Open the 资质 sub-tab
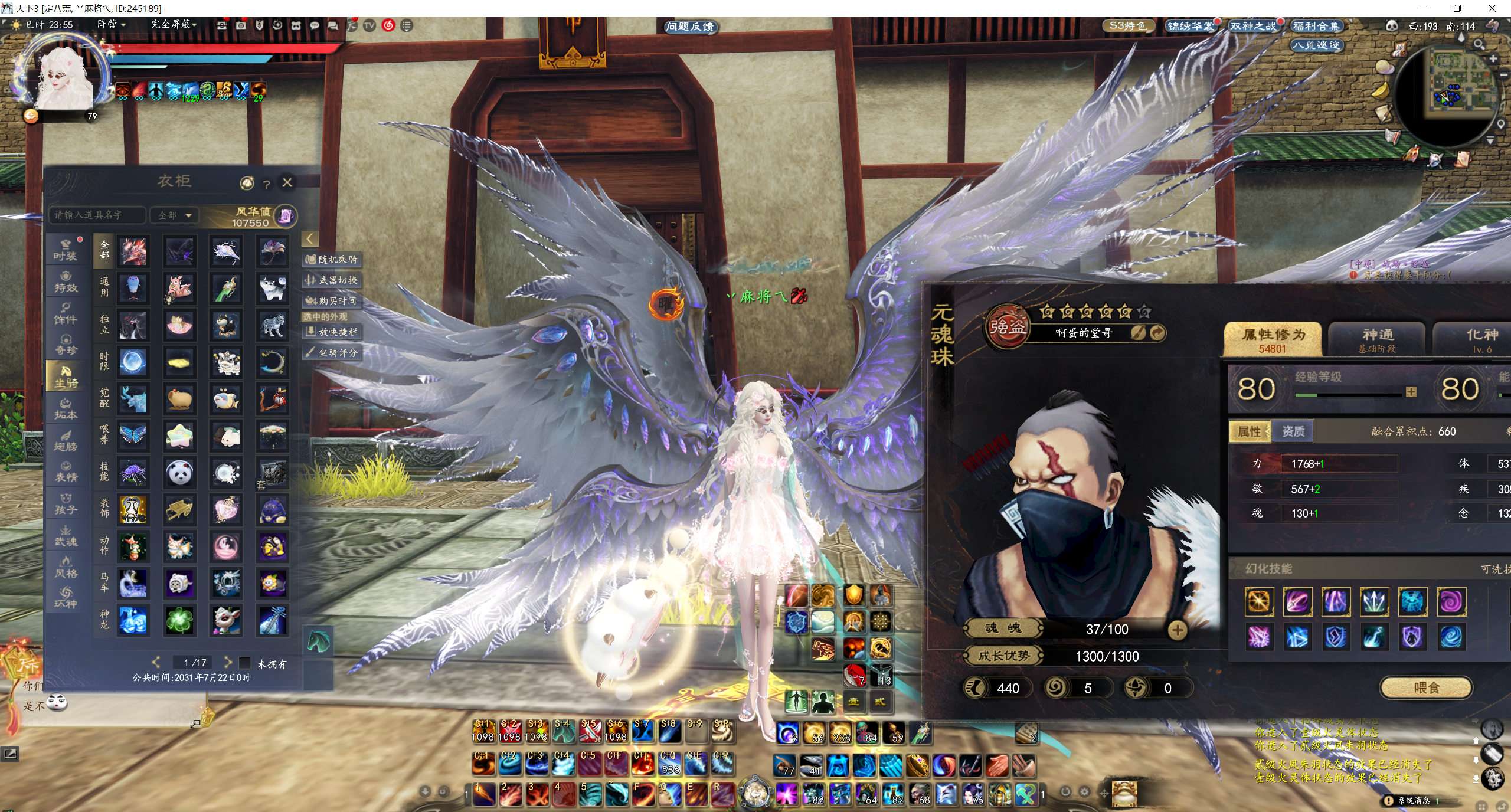 [x=1293, y=431]
